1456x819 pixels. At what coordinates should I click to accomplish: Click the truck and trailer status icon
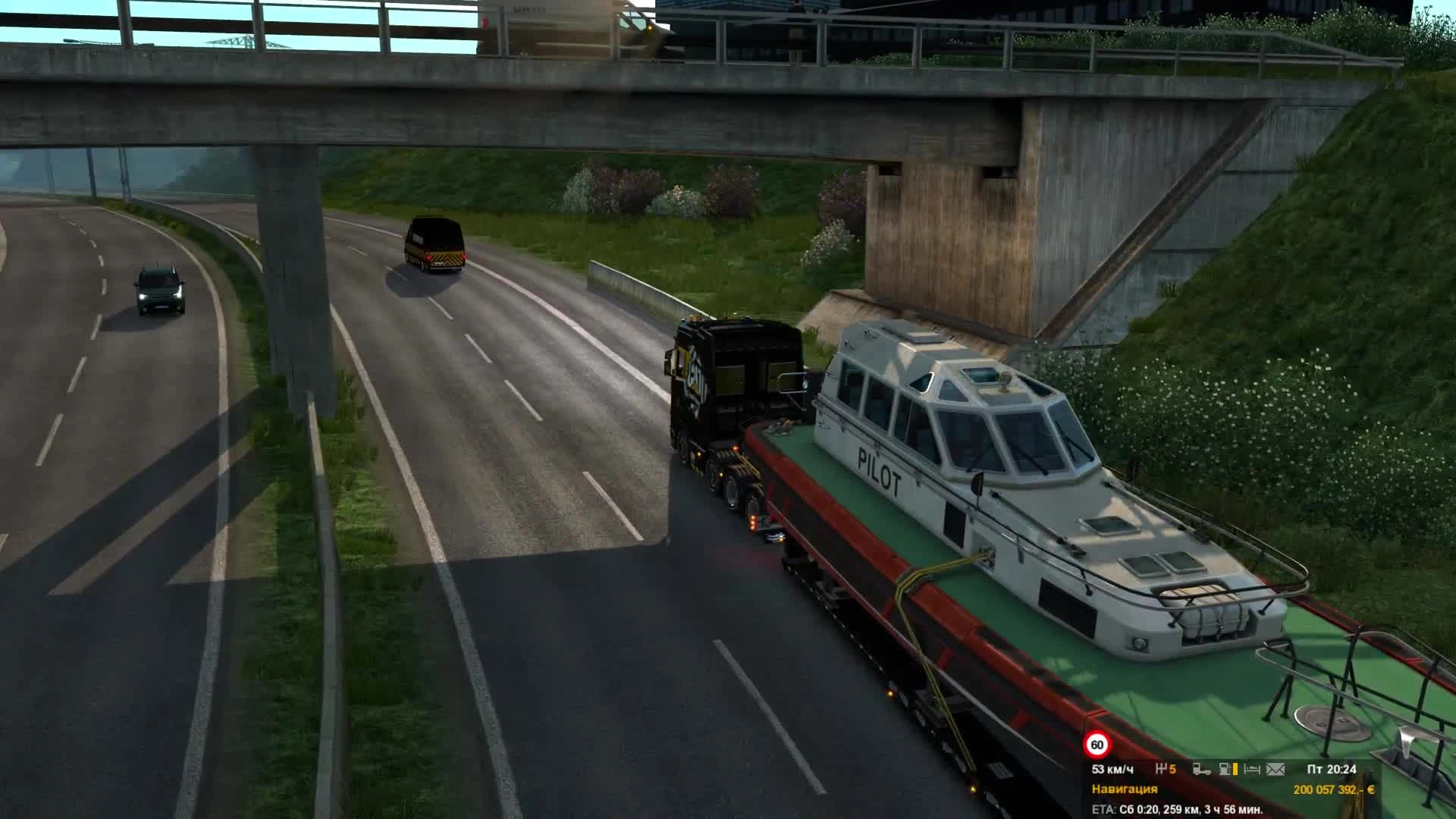(x=1203, y=769)
